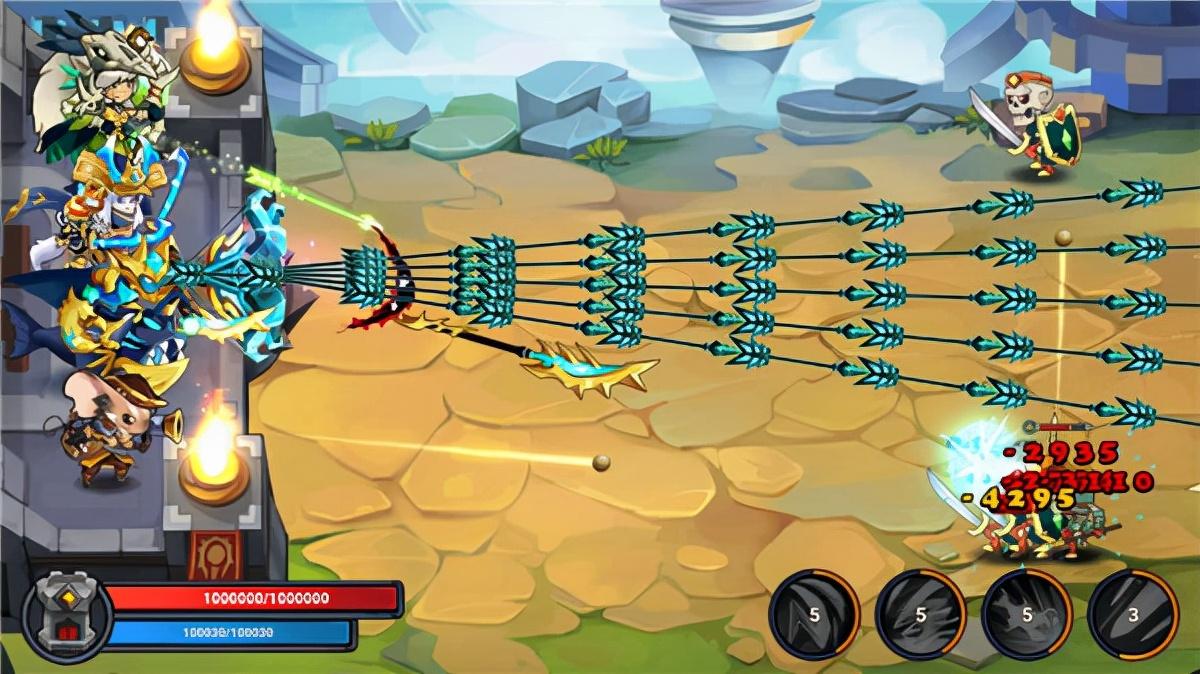The image size is (1200, 674).
Task: Select the skill showing cooldown 3
Action: point(1132,613)
